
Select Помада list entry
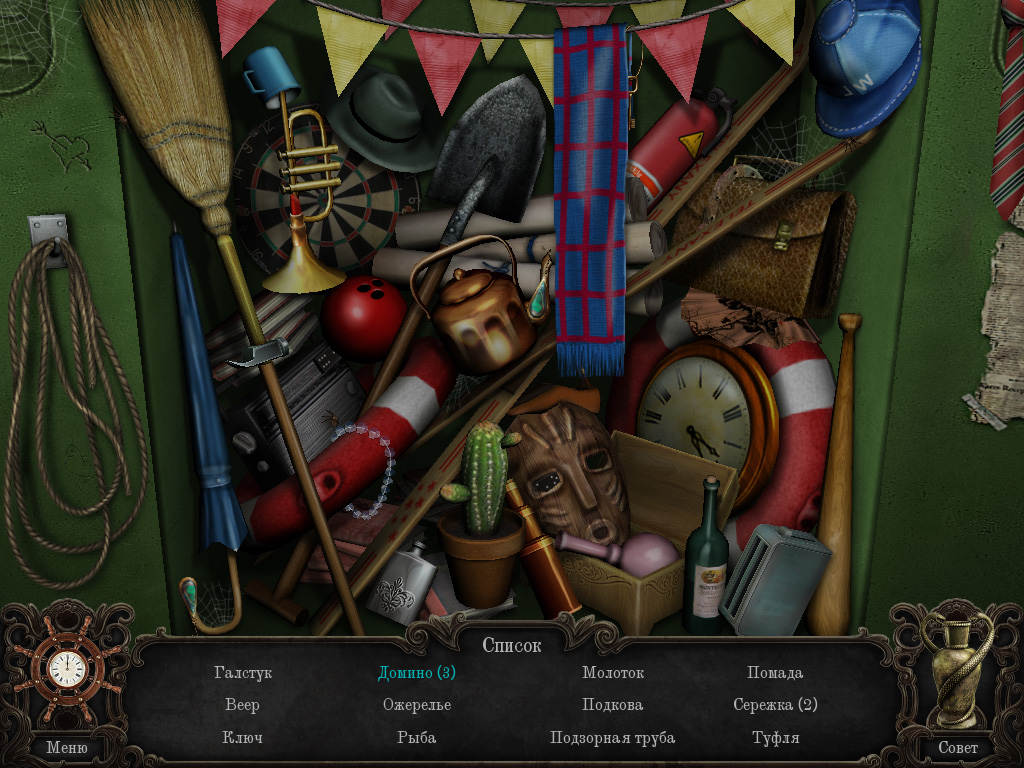775,673
